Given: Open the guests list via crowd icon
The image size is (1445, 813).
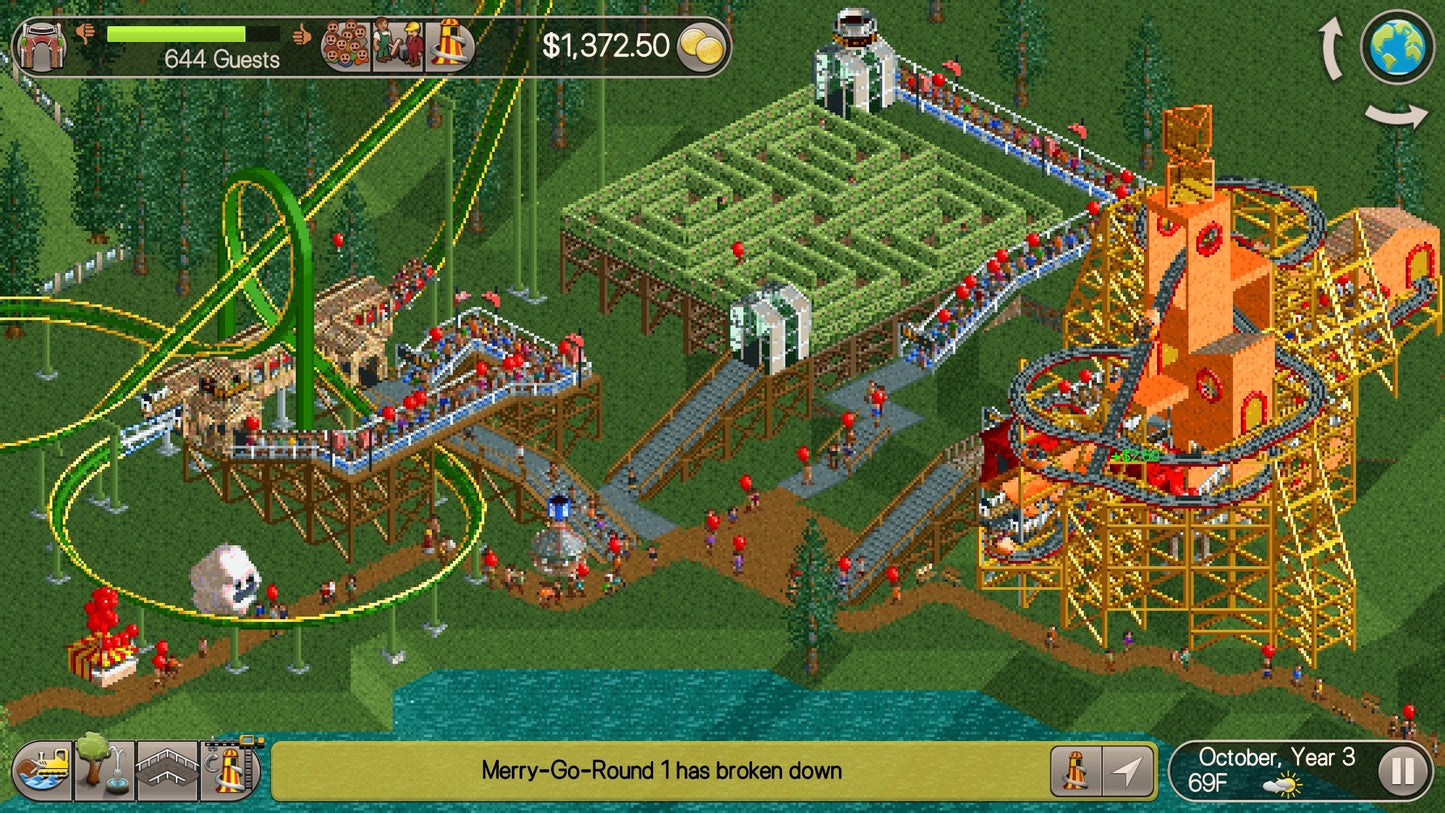Looking at the screenshot, I should click(345, 45).
